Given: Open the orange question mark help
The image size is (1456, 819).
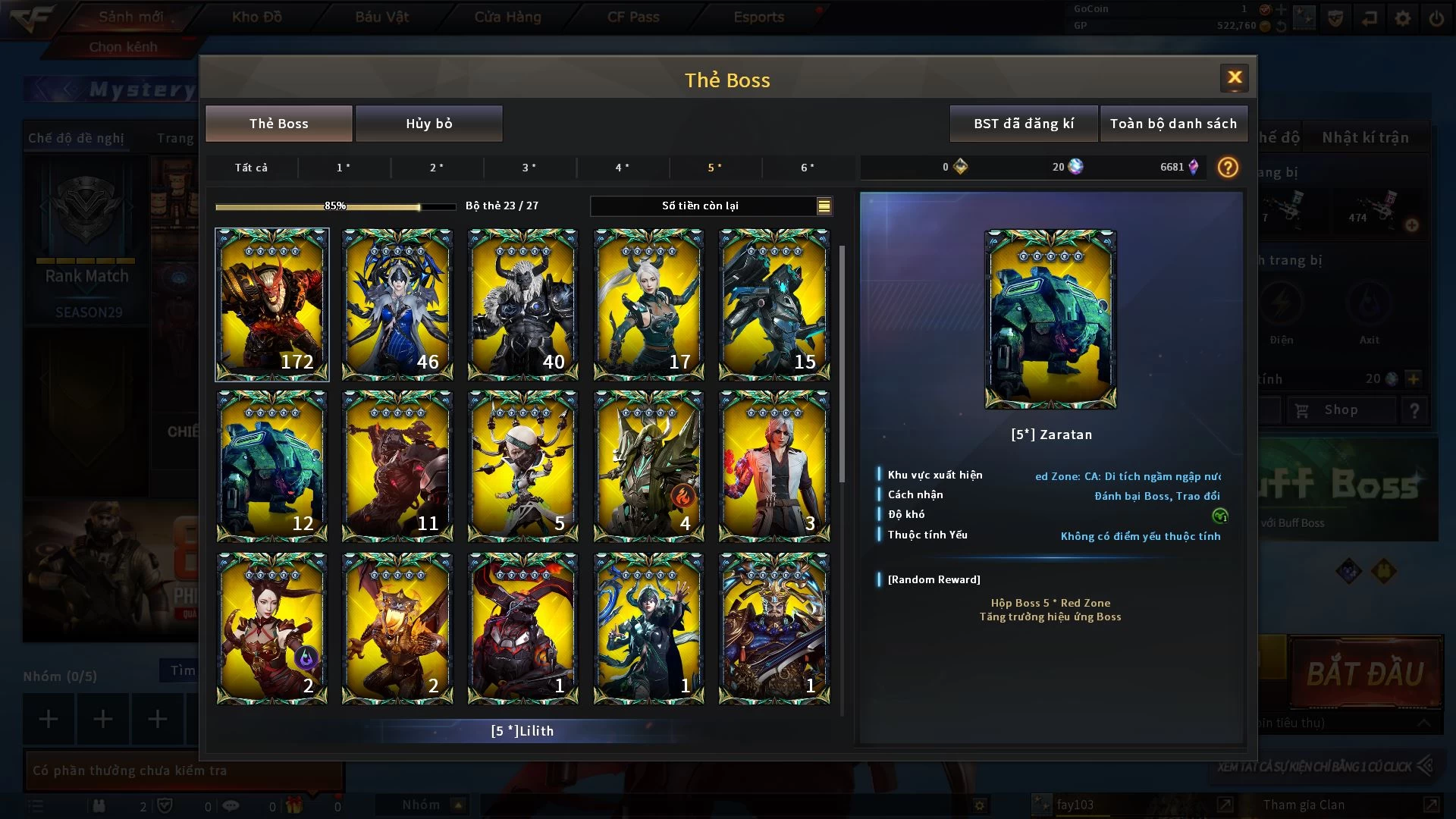Looking at the screenshot, I should [1227, 167].
